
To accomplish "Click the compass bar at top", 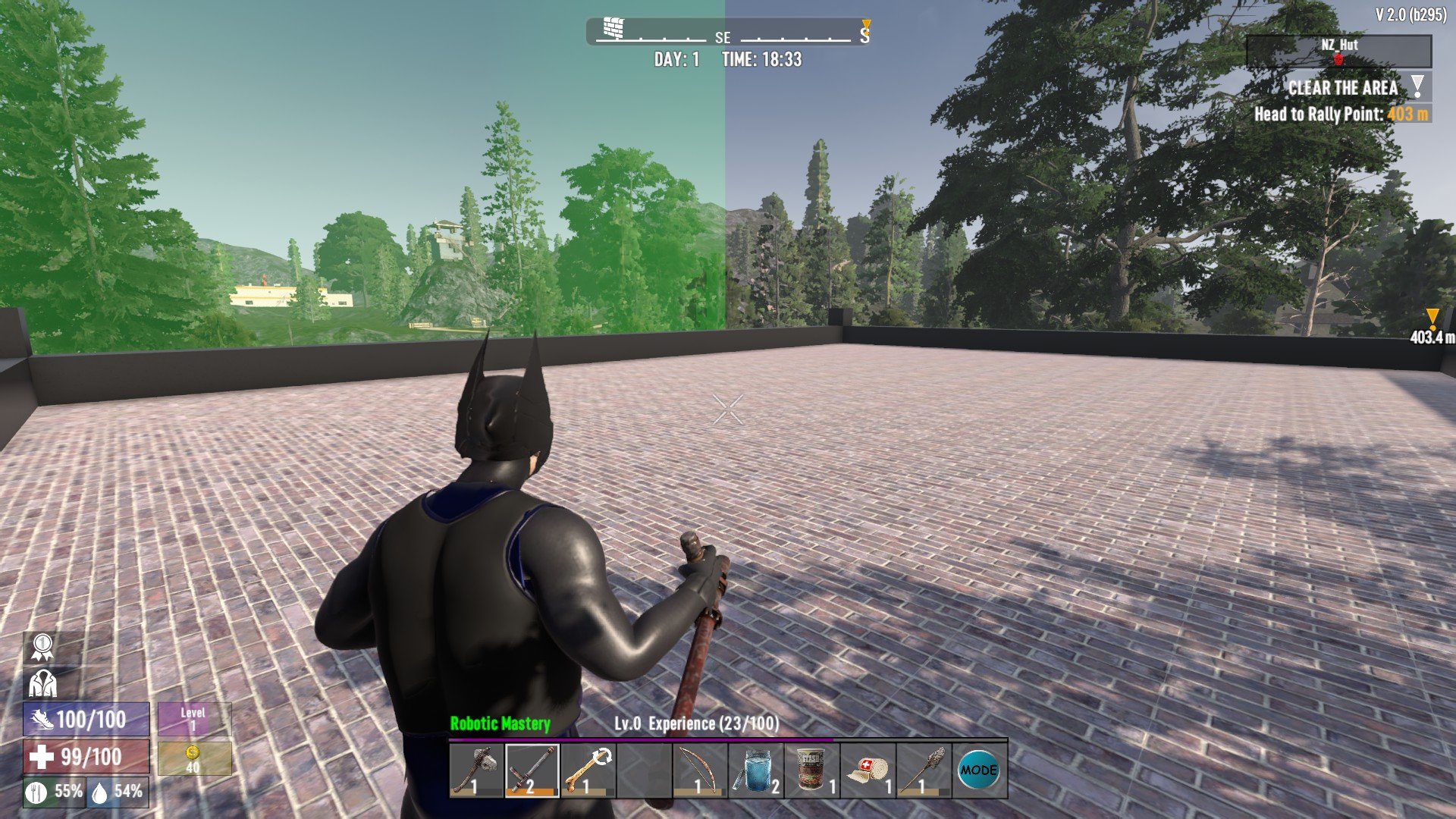I will [x=728, y=33].
